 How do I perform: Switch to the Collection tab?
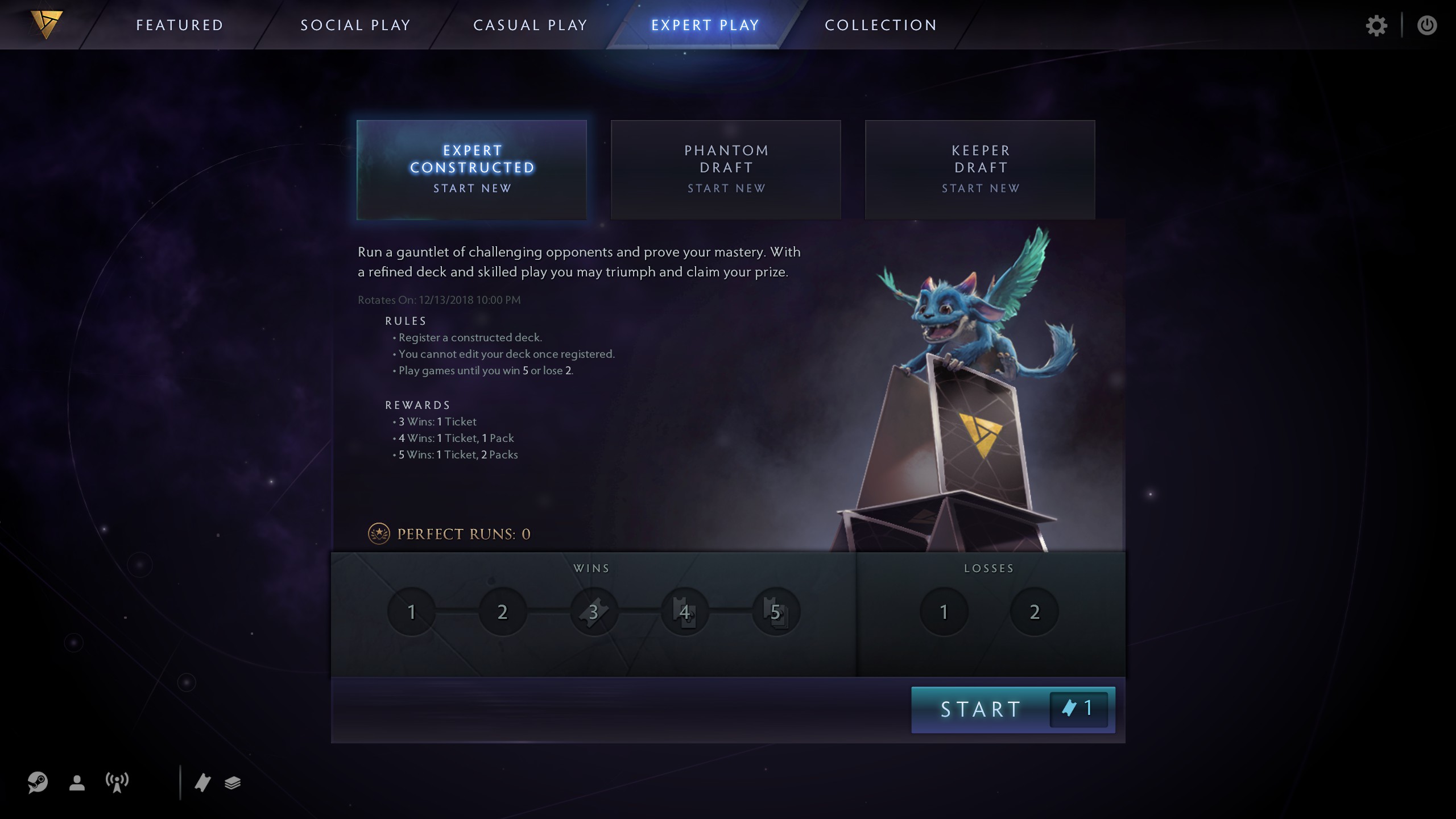[880, 24]
